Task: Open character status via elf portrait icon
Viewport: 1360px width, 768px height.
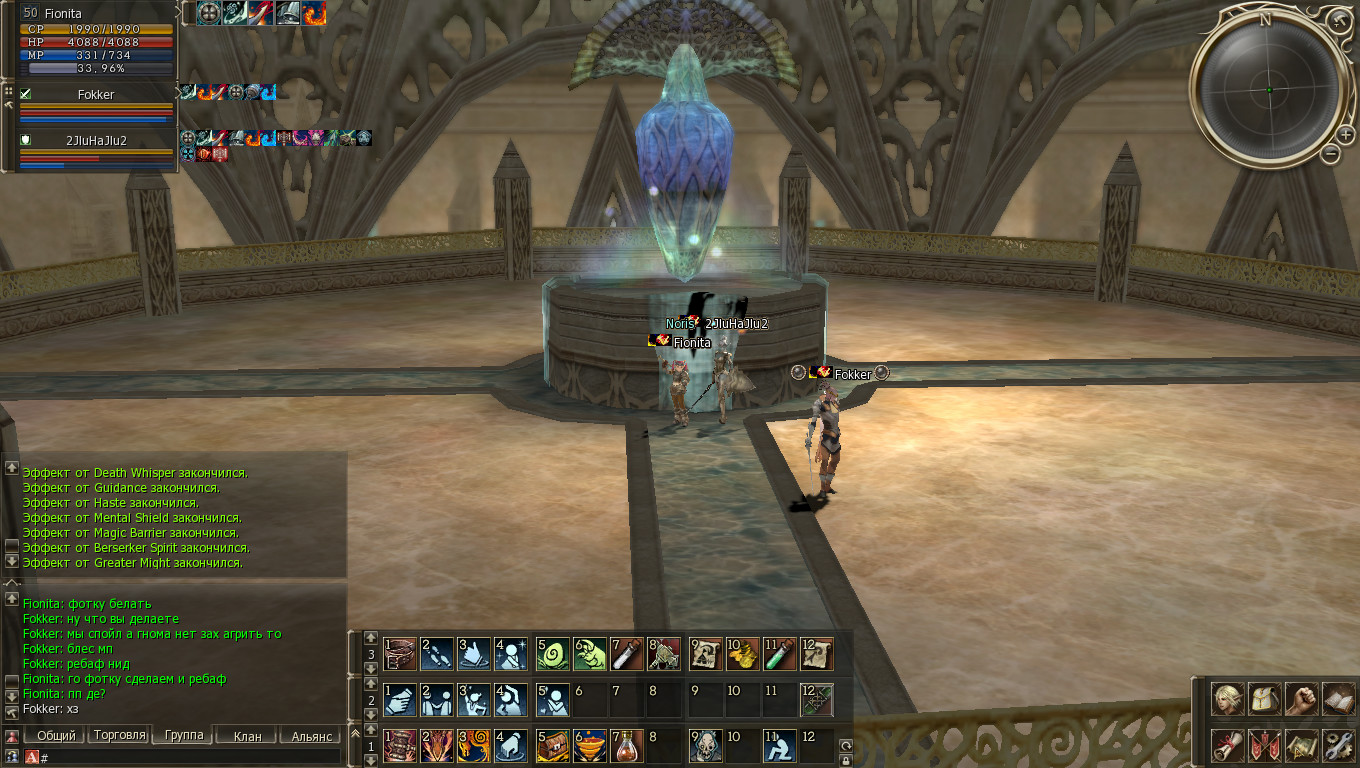Action: click(1228, 699)
